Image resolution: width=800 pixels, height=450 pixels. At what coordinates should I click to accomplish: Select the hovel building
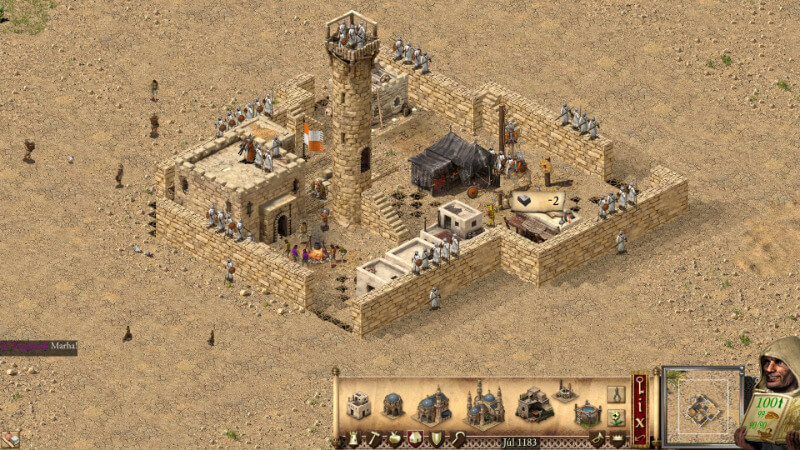[358, 406]
